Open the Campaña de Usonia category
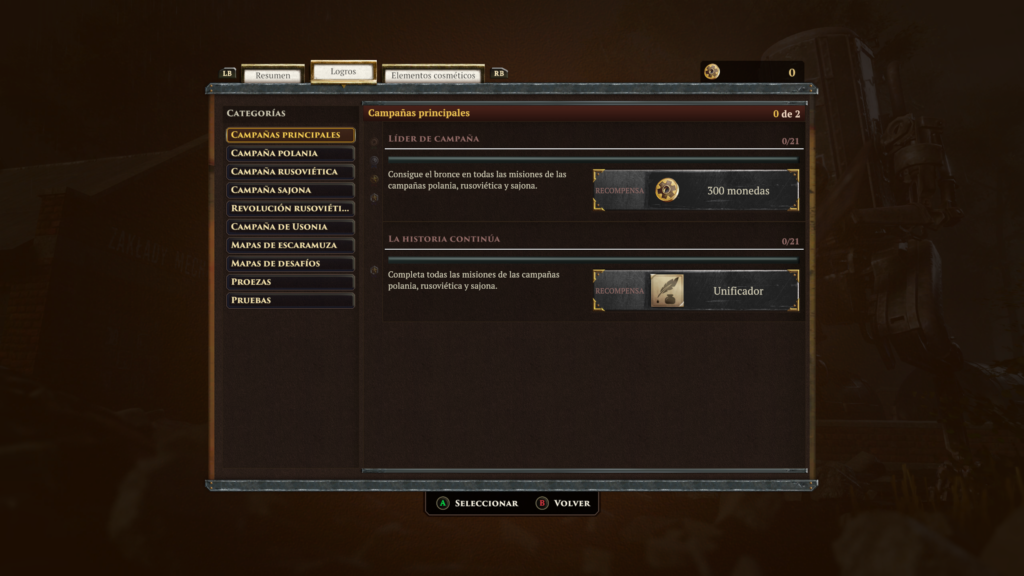Screen dimensions: 1024x576 coord(290,227)
